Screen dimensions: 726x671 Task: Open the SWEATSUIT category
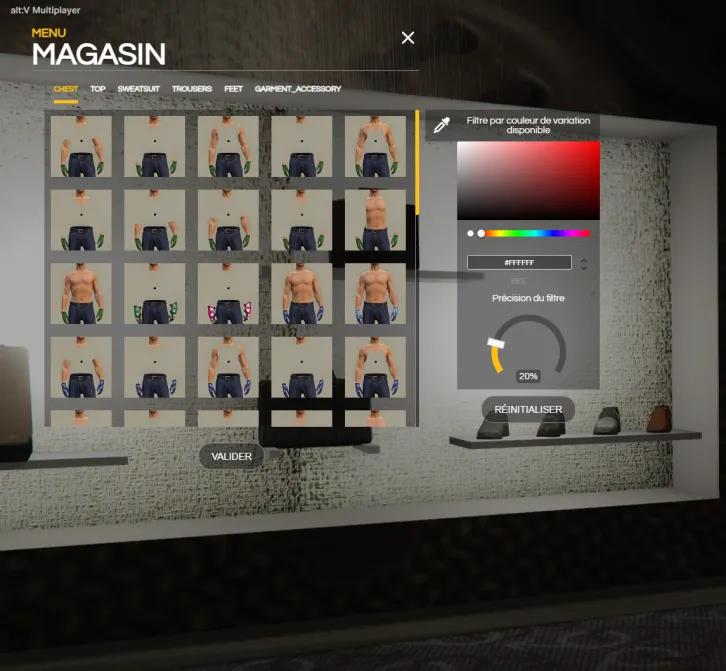(x=138, y=89)
